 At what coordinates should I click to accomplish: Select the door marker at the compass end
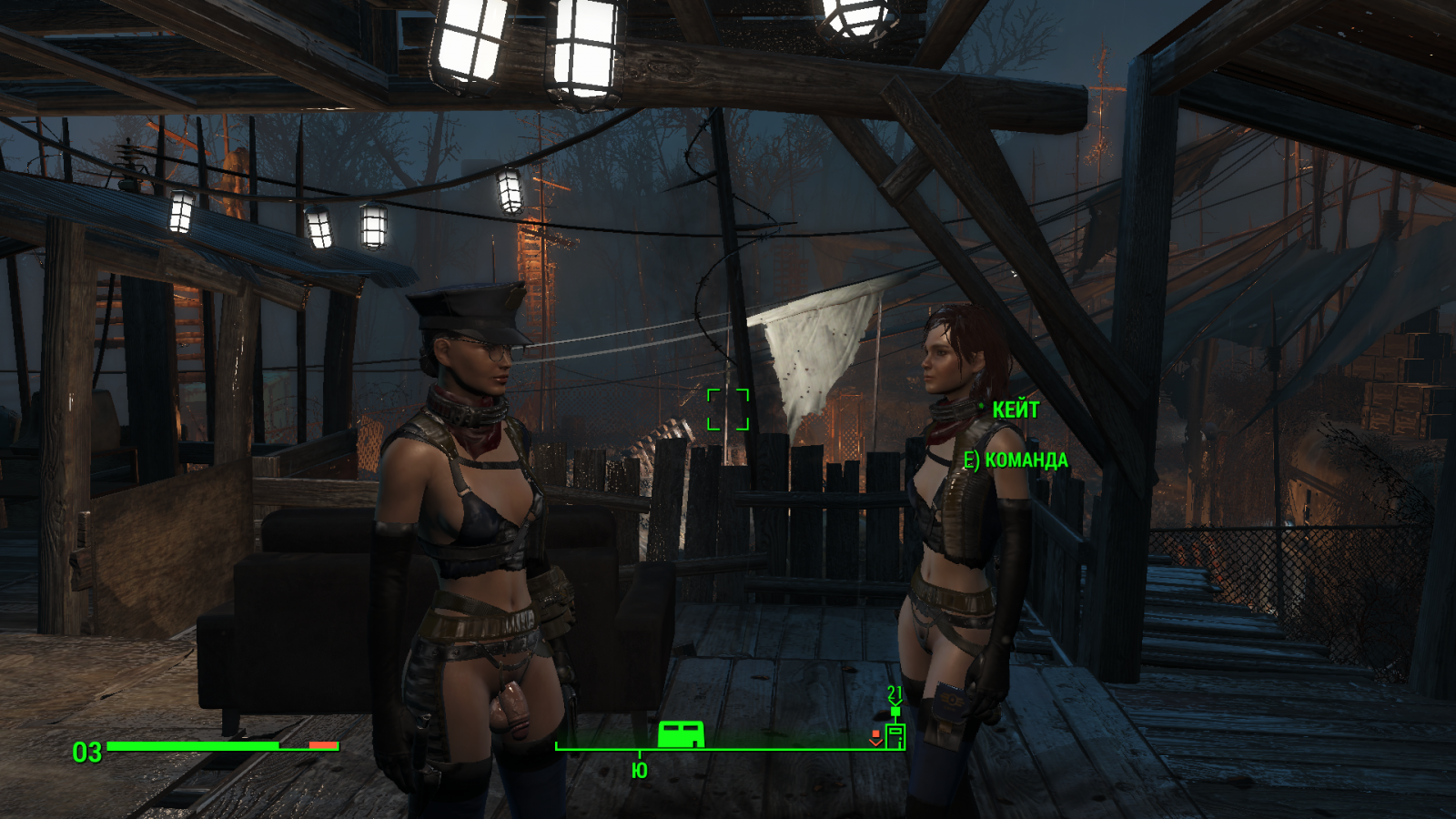(895, 734)
